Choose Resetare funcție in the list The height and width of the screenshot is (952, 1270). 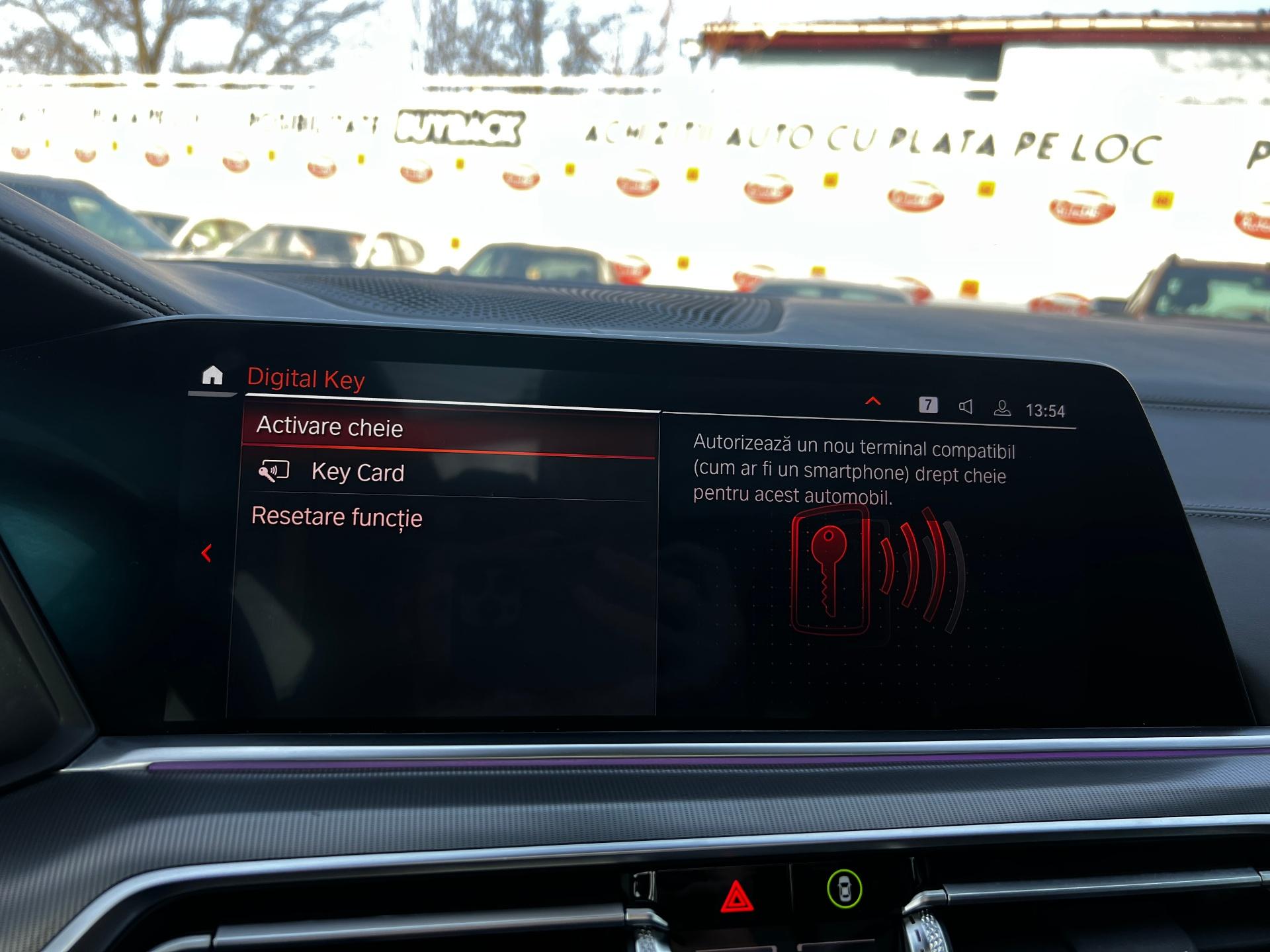click(x=337, y=517)
